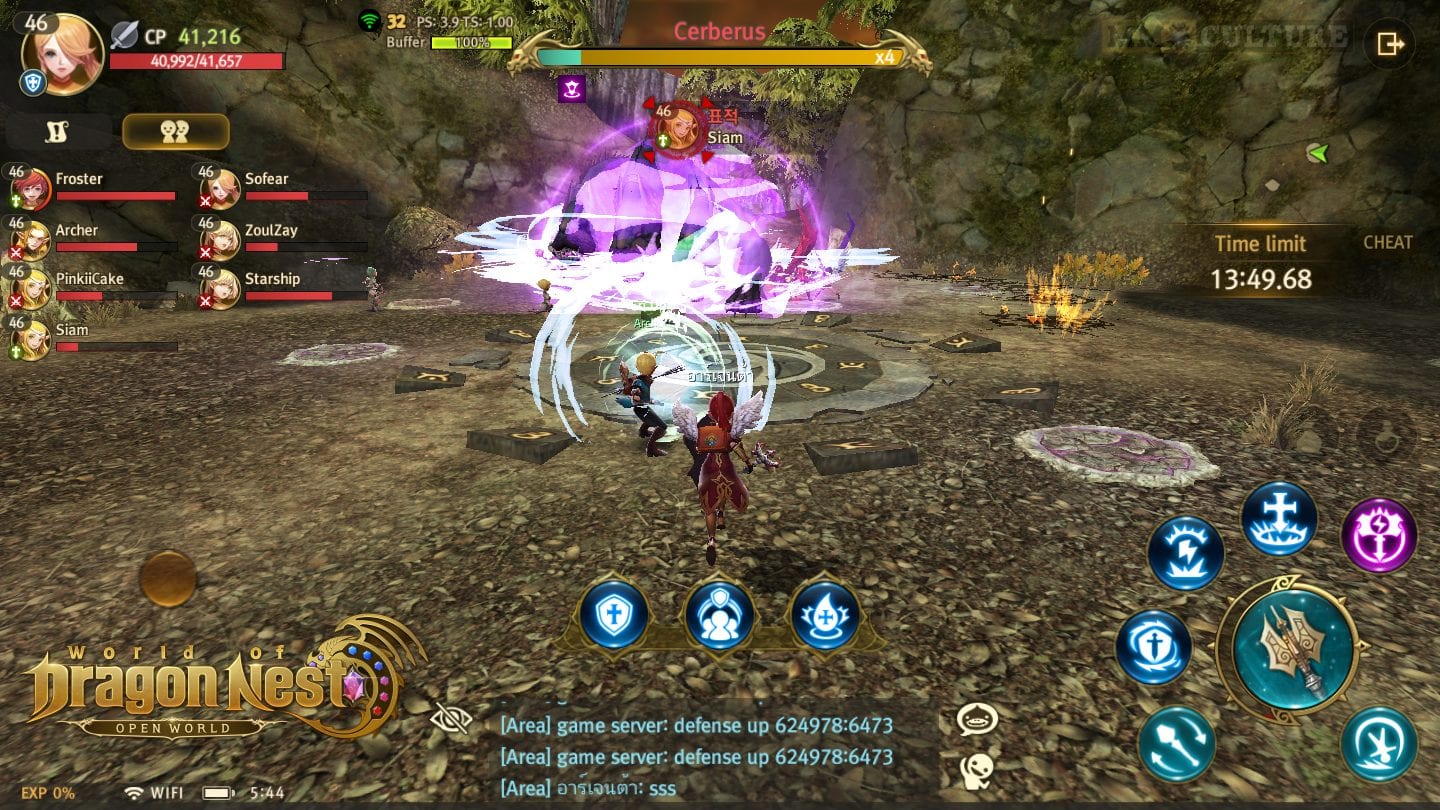Use the party group aura skill
The image size is (1440, 810).
pos(719,613)
